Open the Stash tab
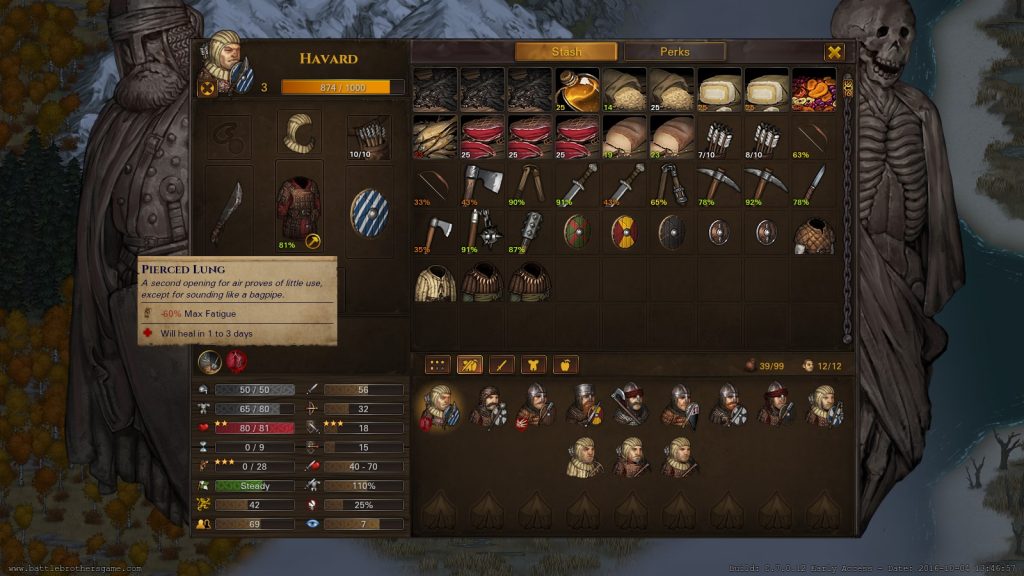Screen dimensions: 1024x576 566,52
